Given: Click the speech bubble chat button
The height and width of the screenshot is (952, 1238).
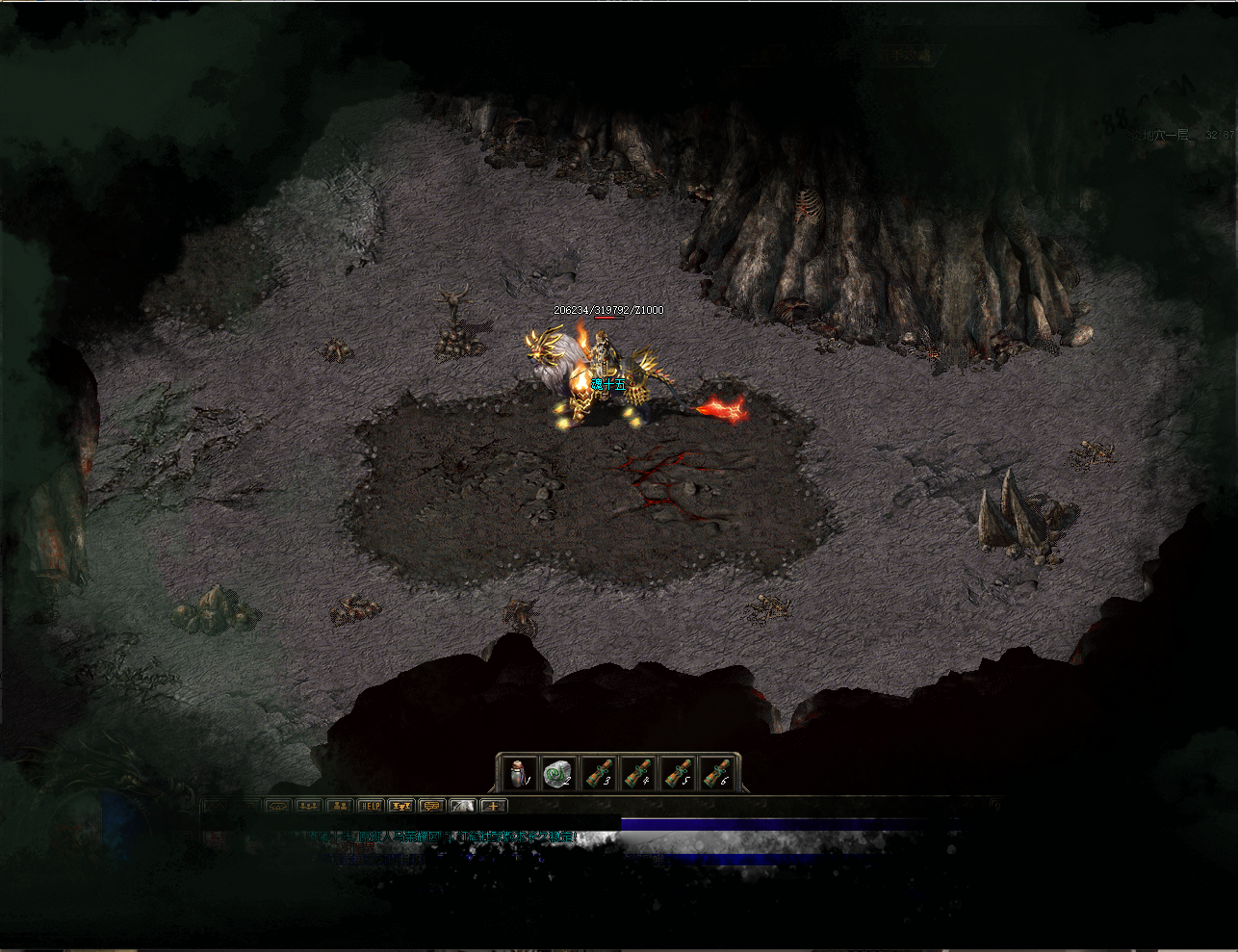Looking at the screenshot, I should tap(431, 806).
